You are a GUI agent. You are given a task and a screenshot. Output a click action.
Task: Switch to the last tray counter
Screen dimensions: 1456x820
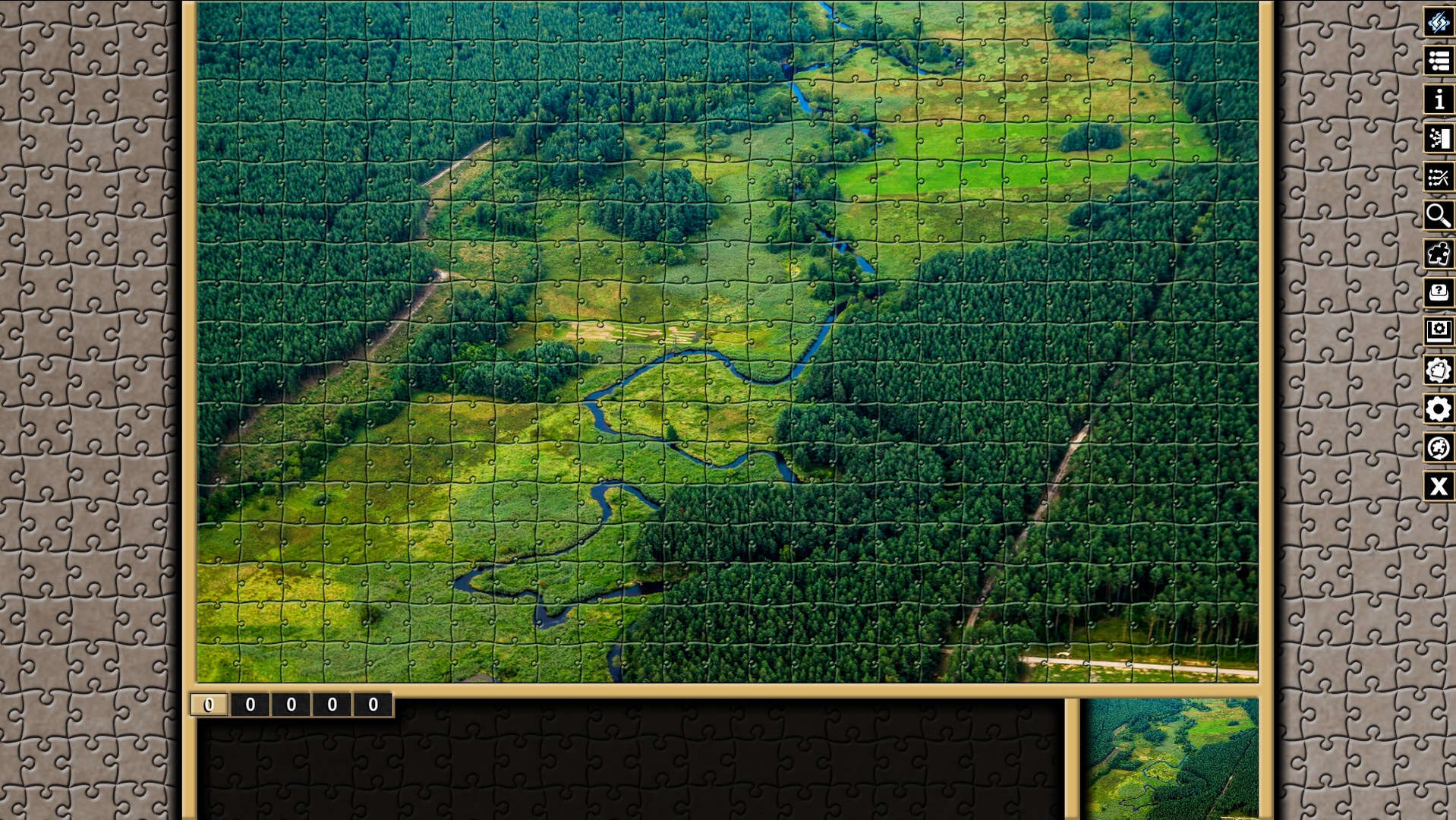point(371,705)
